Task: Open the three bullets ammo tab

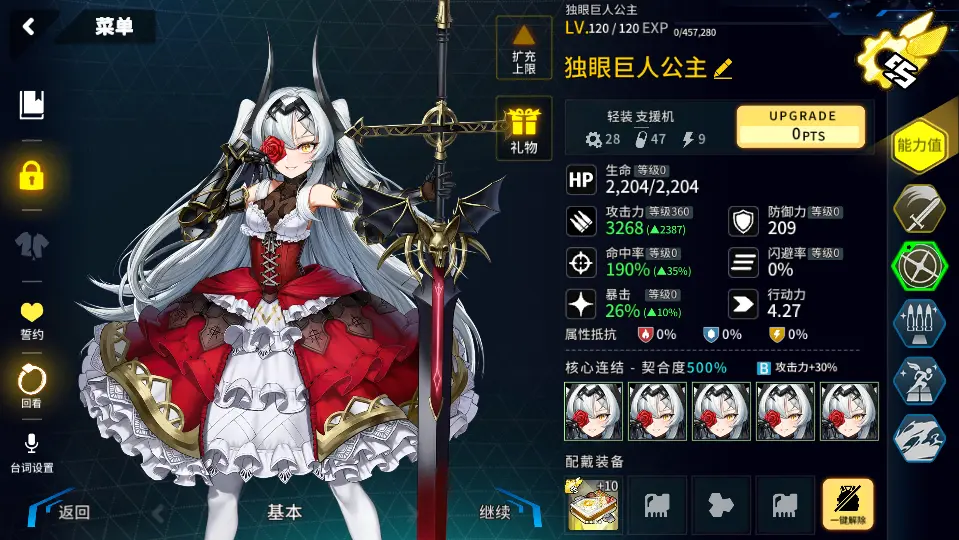Action: coord(919,325)
